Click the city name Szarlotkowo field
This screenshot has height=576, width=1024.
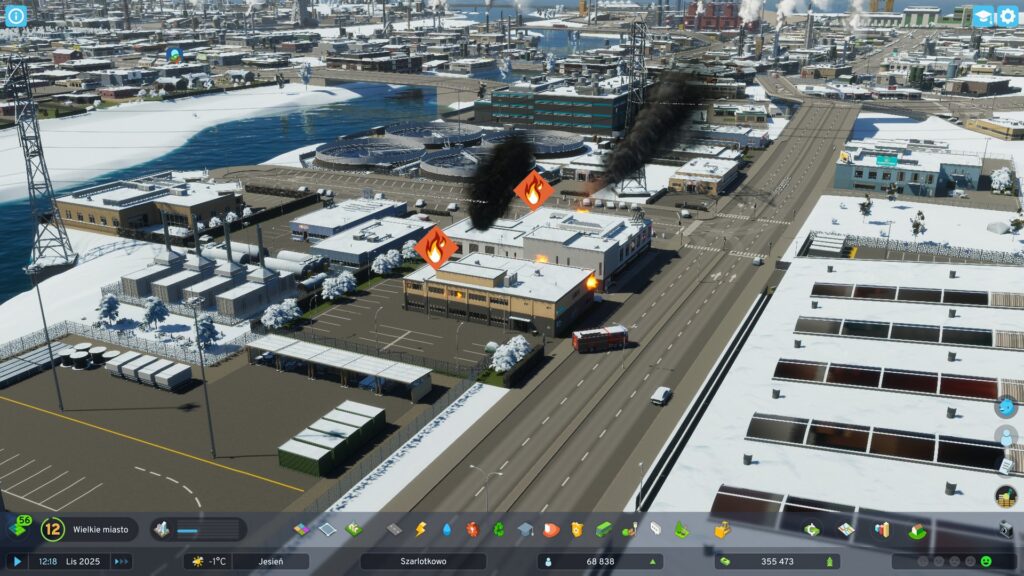[423, 562]
